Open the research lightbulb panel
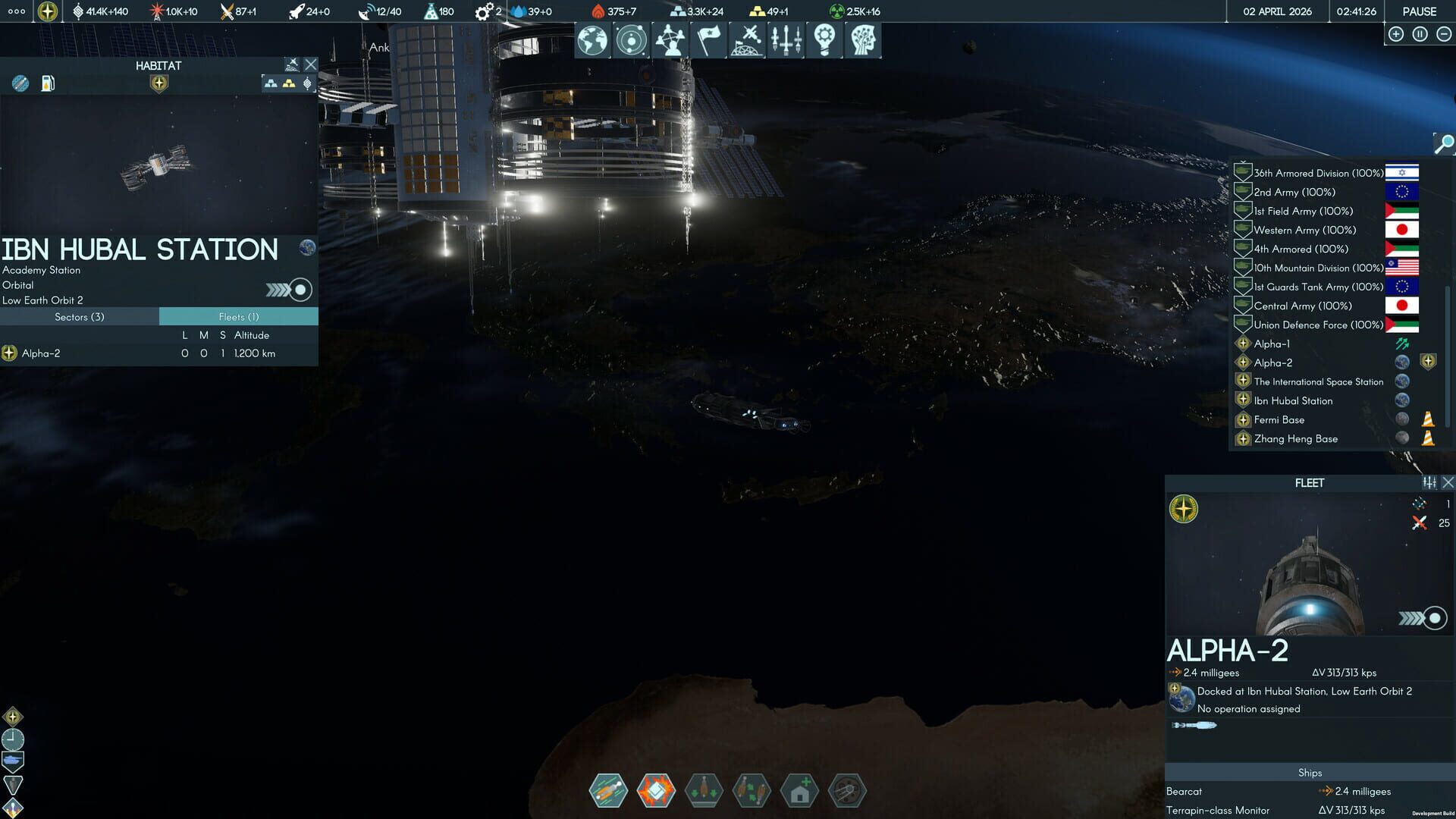Image resolution: width=1456 pixels, height=819 pixels. point(824,39)
